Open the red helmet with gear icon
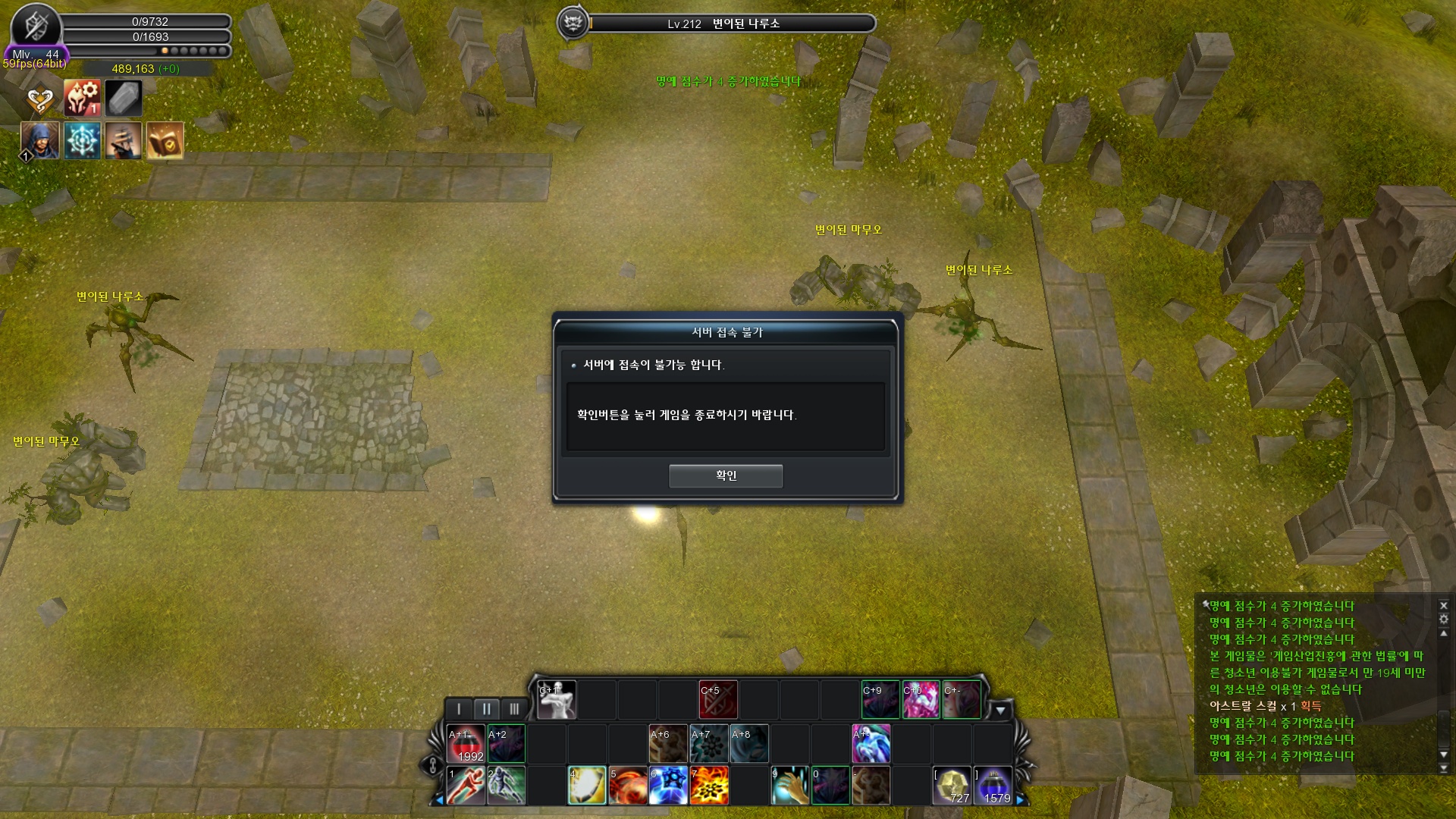1456x819 pixels. [x=82, y=99]
